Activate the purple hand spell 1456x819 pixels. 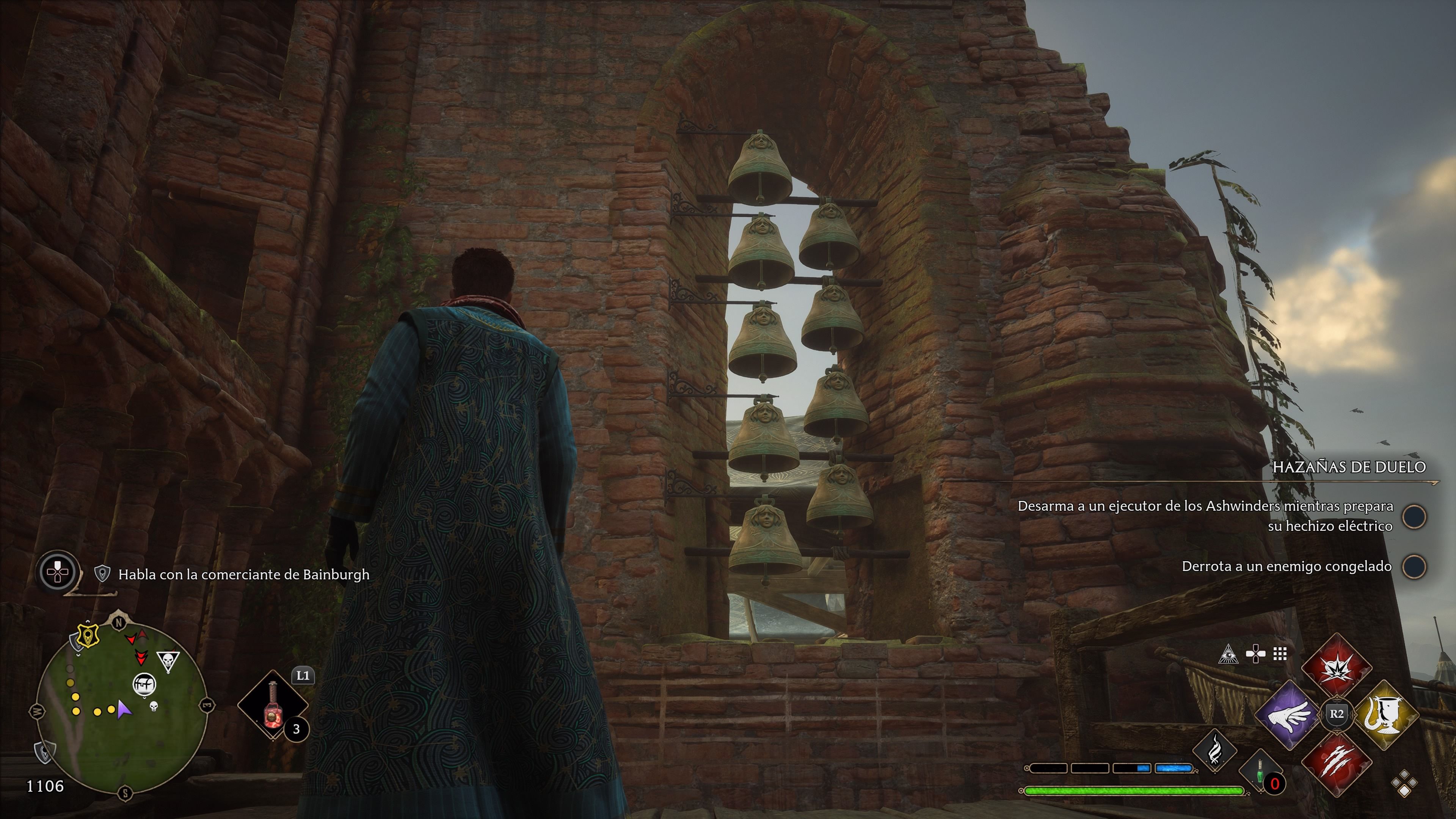(x=1289, y=715)
